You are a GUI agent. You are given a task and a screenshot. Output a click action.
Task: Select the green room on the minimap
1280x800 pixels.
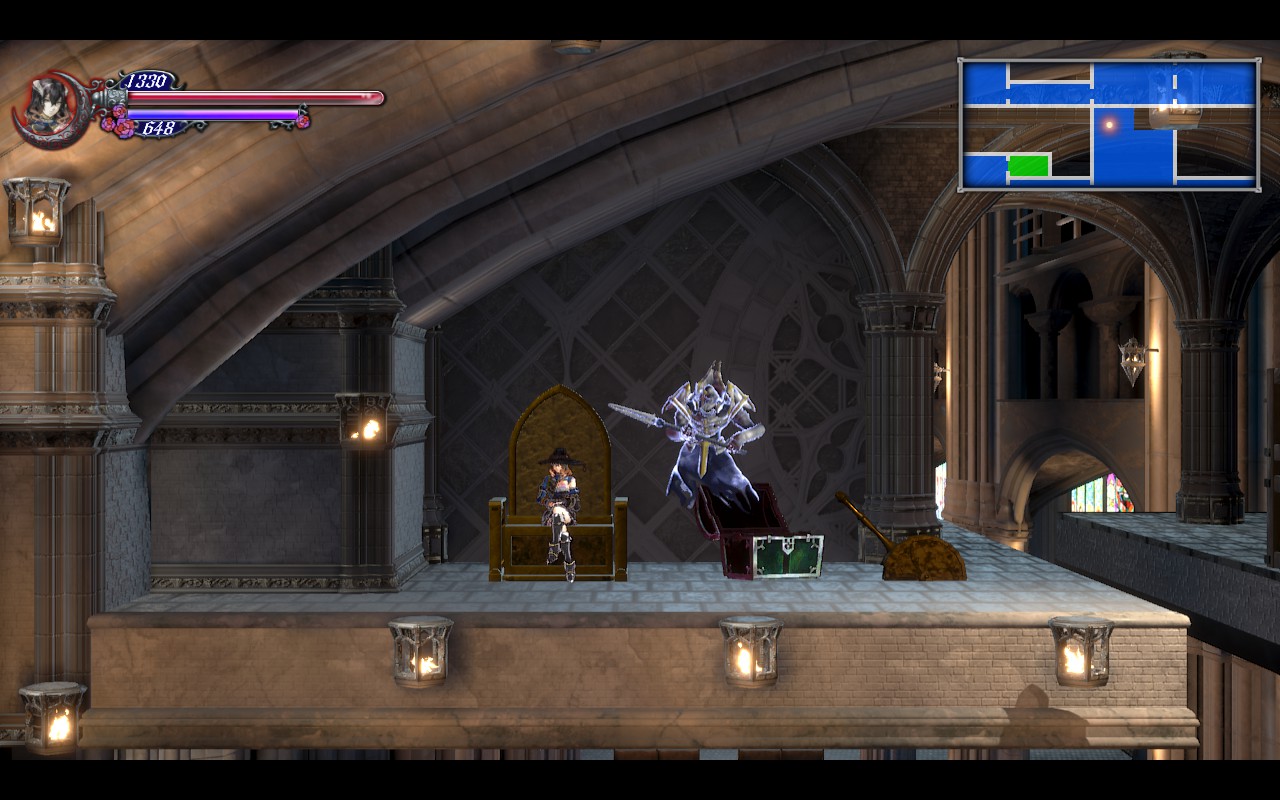(1028, 166)
